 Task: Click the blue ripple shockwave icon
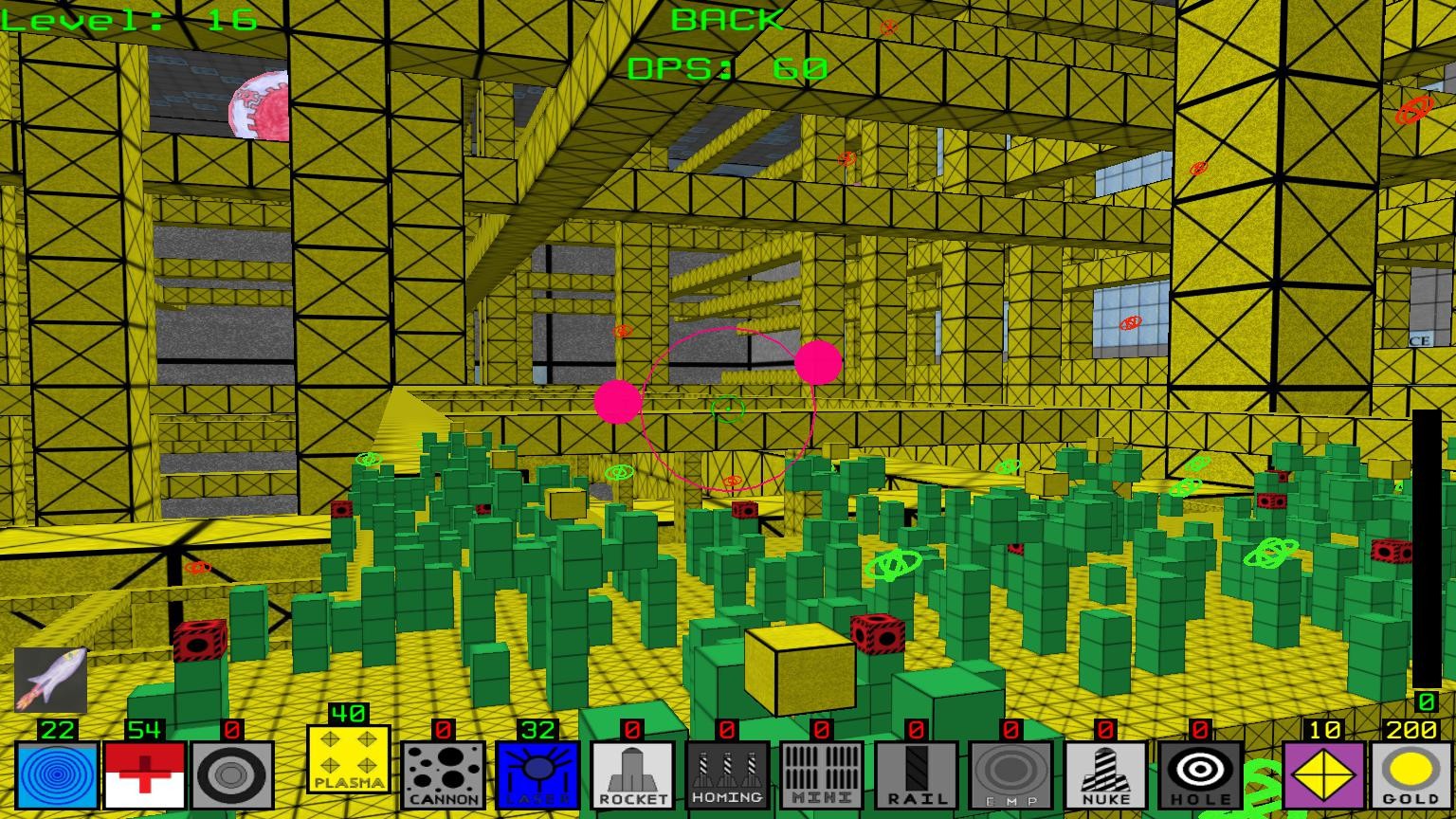coord(55,775)
